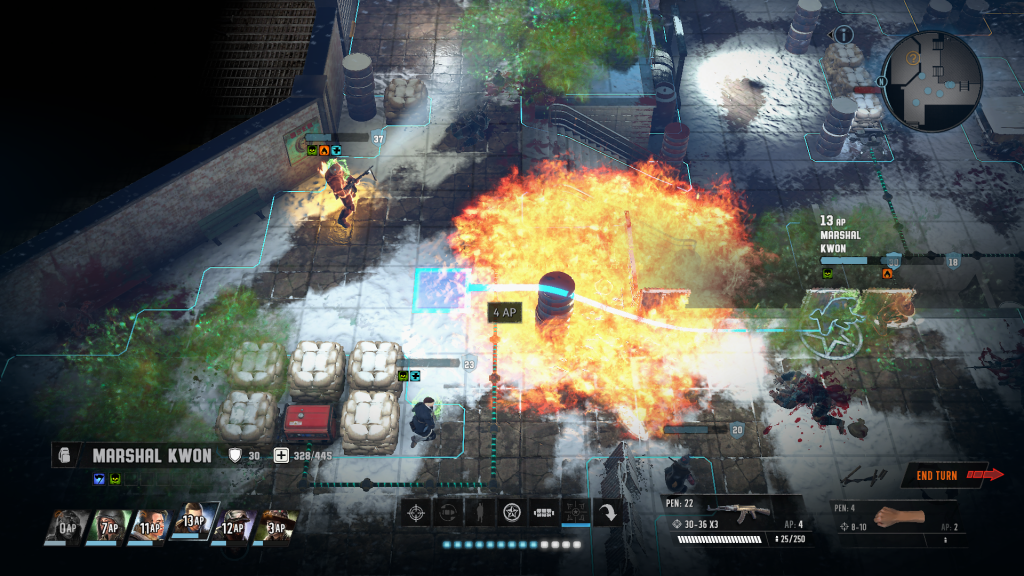This screenshot has height=576, width=1024.
Task: Select the squad portrait showing 11 AP
Action: click(147, 527)
